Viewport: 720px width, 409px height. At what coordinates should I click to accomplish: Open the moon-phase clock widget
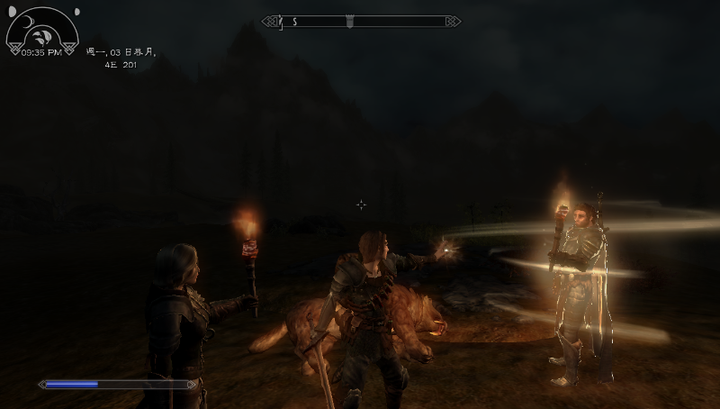[x=41, y=31]
